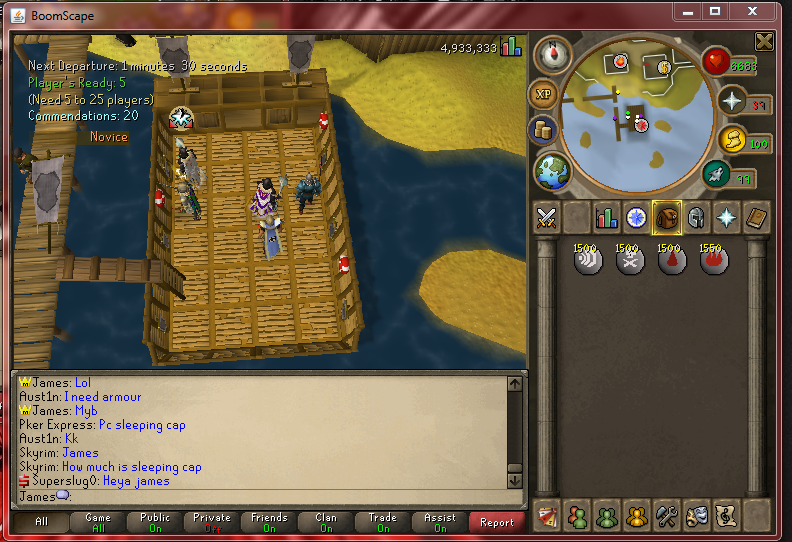792x542 pixels.
Task: Maximize the BoomScape window
Action: coord(715,12)
